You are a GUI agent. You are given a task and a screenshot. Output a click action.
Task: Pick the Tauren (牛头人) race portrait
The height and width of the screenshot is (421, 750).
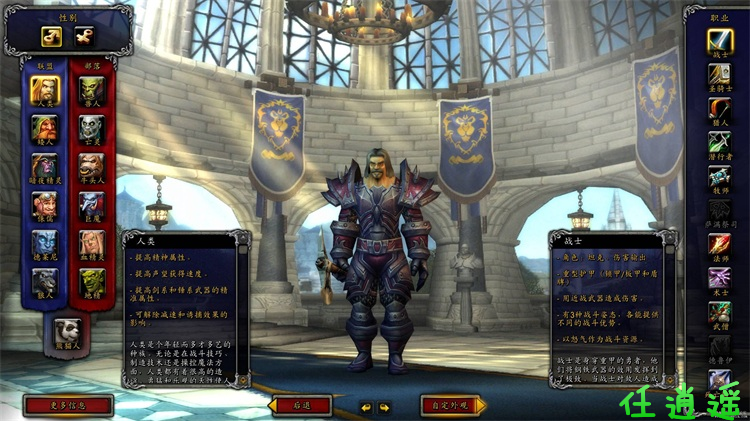click(x=93, y=167)
